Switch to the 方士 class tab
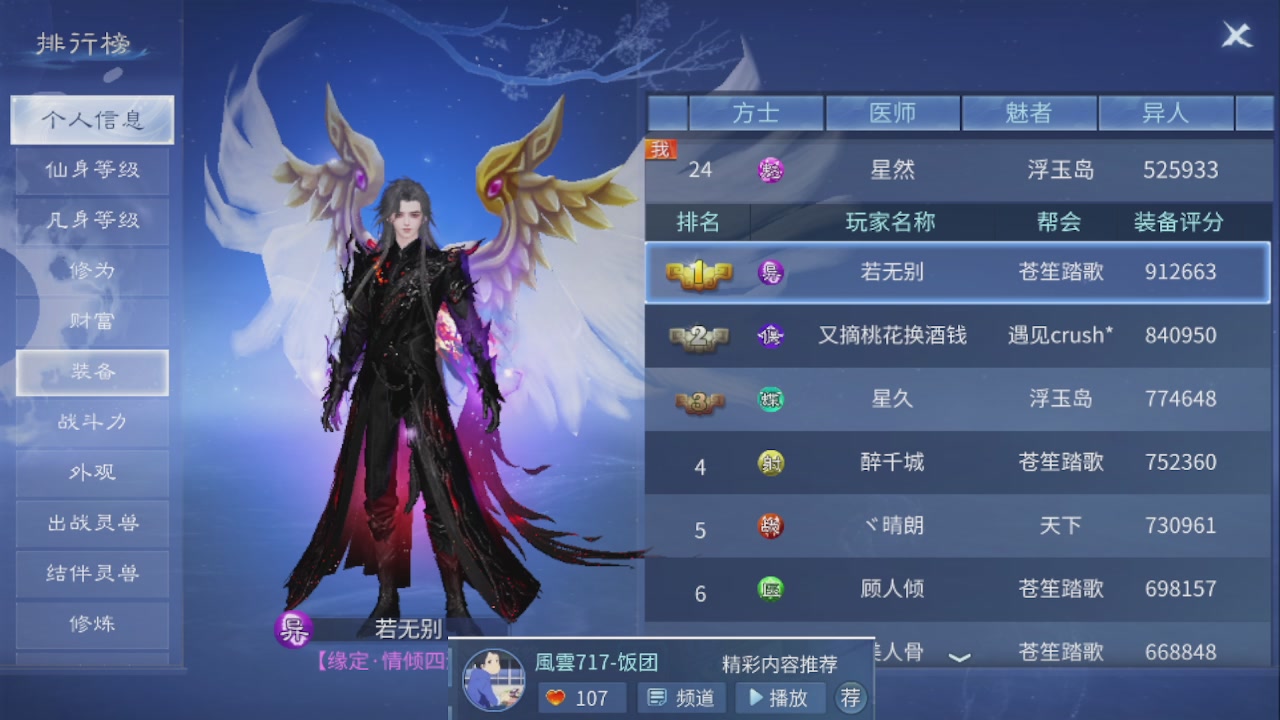1280x720 pixels. [757, 113]
